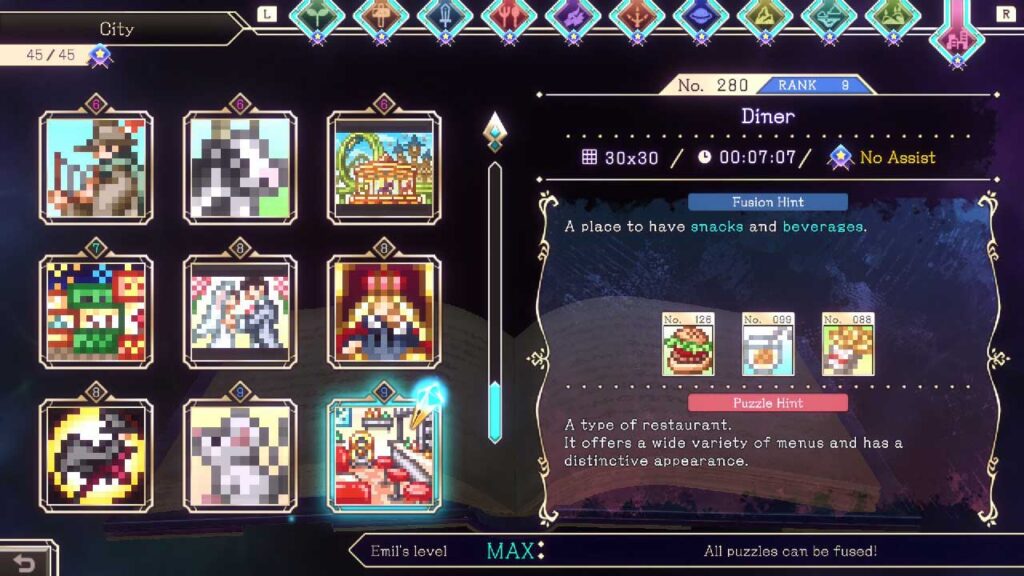This screenshot has width=1024, height=576.
Task: View fusion ingredient No. 099
Action: coord(766,345)
